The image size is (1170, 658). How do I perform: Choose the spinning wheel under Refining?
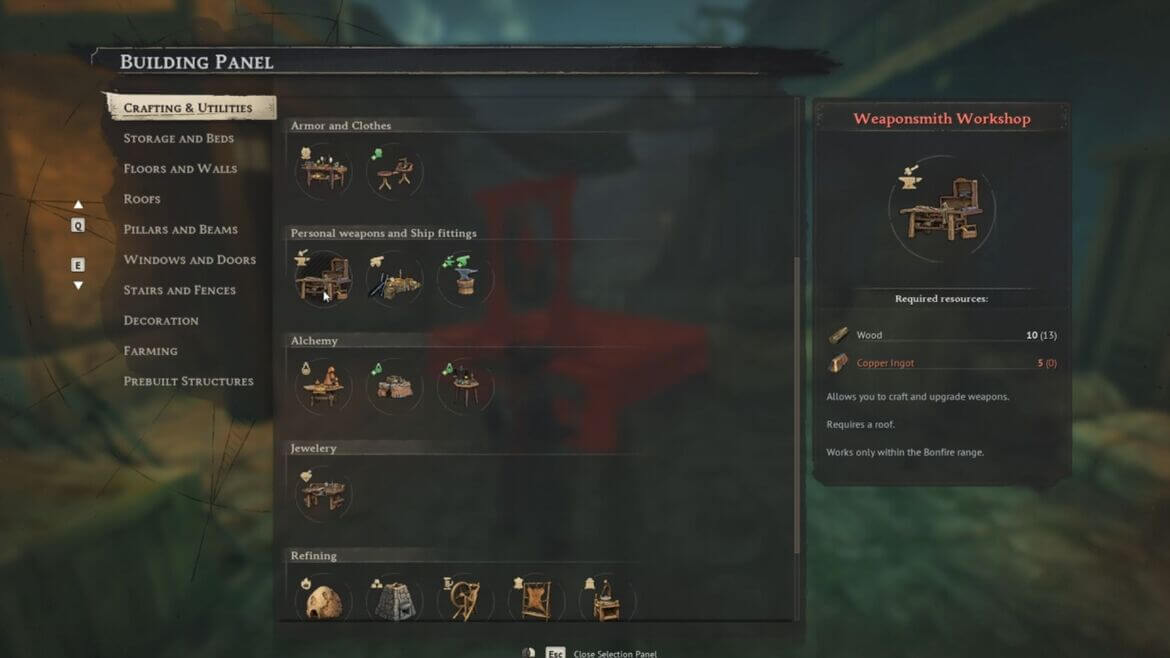465,599
